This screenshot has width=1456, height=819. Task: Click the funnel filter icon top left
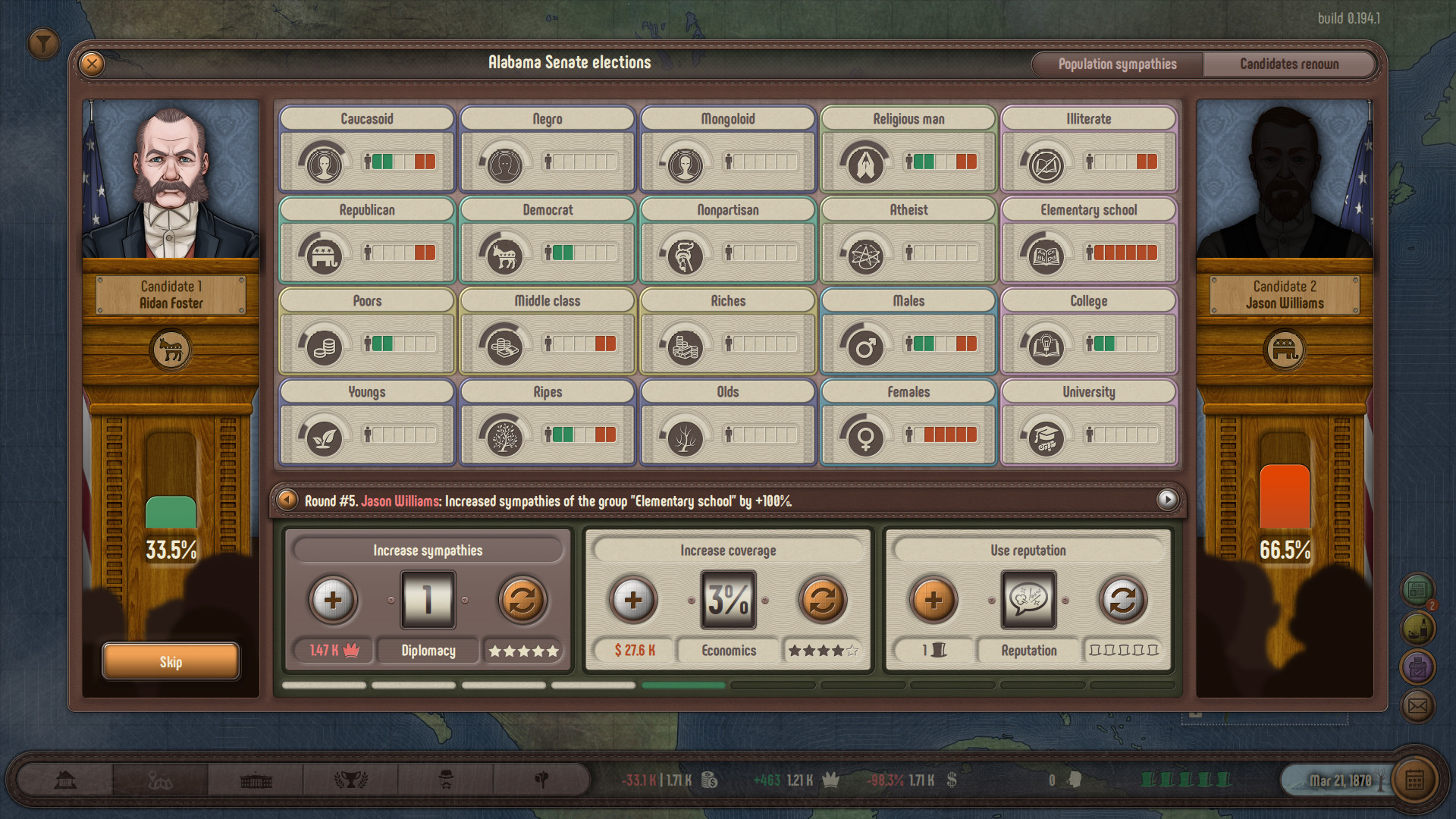(43, 43)
